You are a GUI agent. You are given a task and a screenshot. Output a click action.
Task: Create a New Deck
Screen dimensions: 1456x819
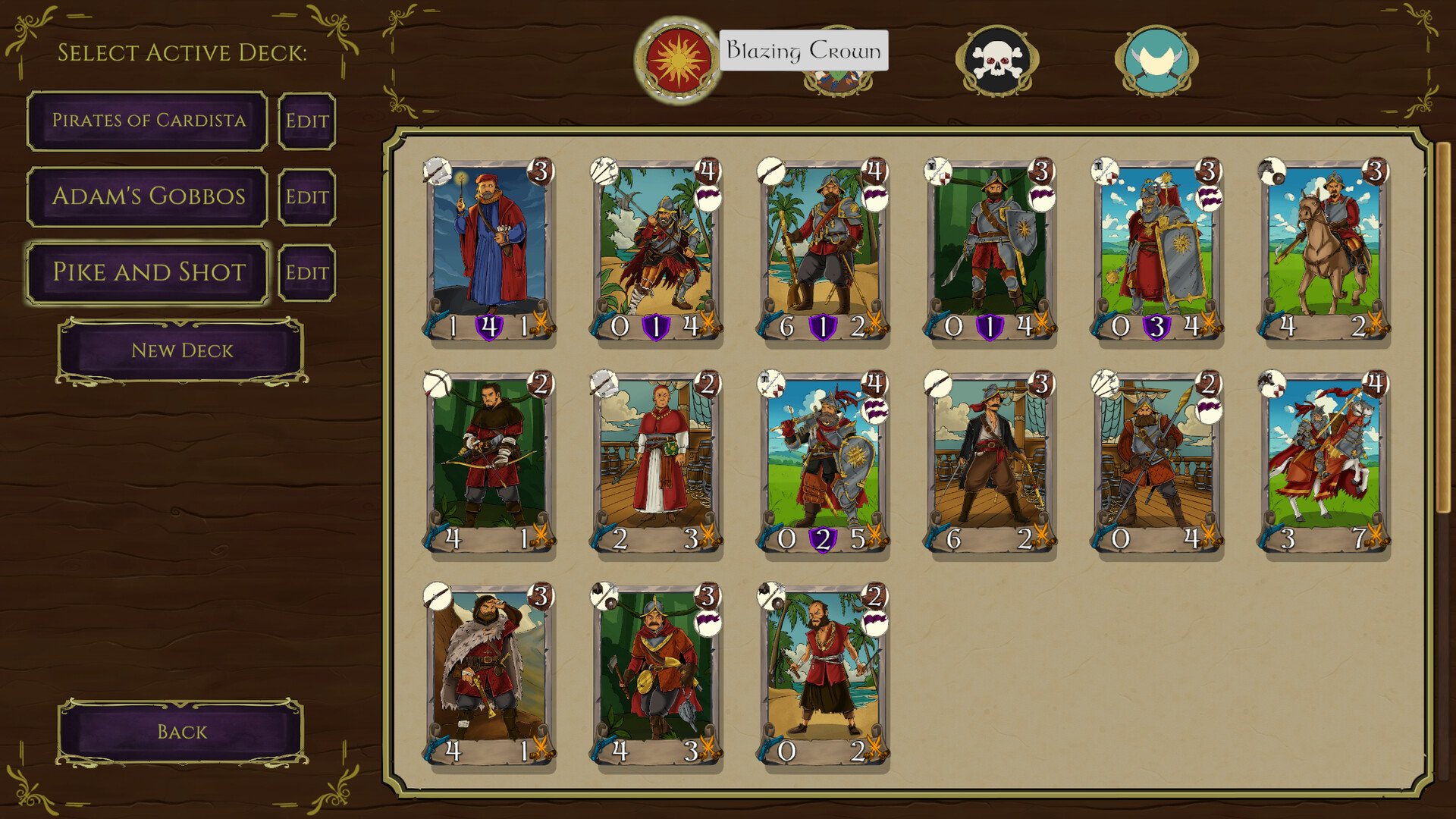[182, 351]
